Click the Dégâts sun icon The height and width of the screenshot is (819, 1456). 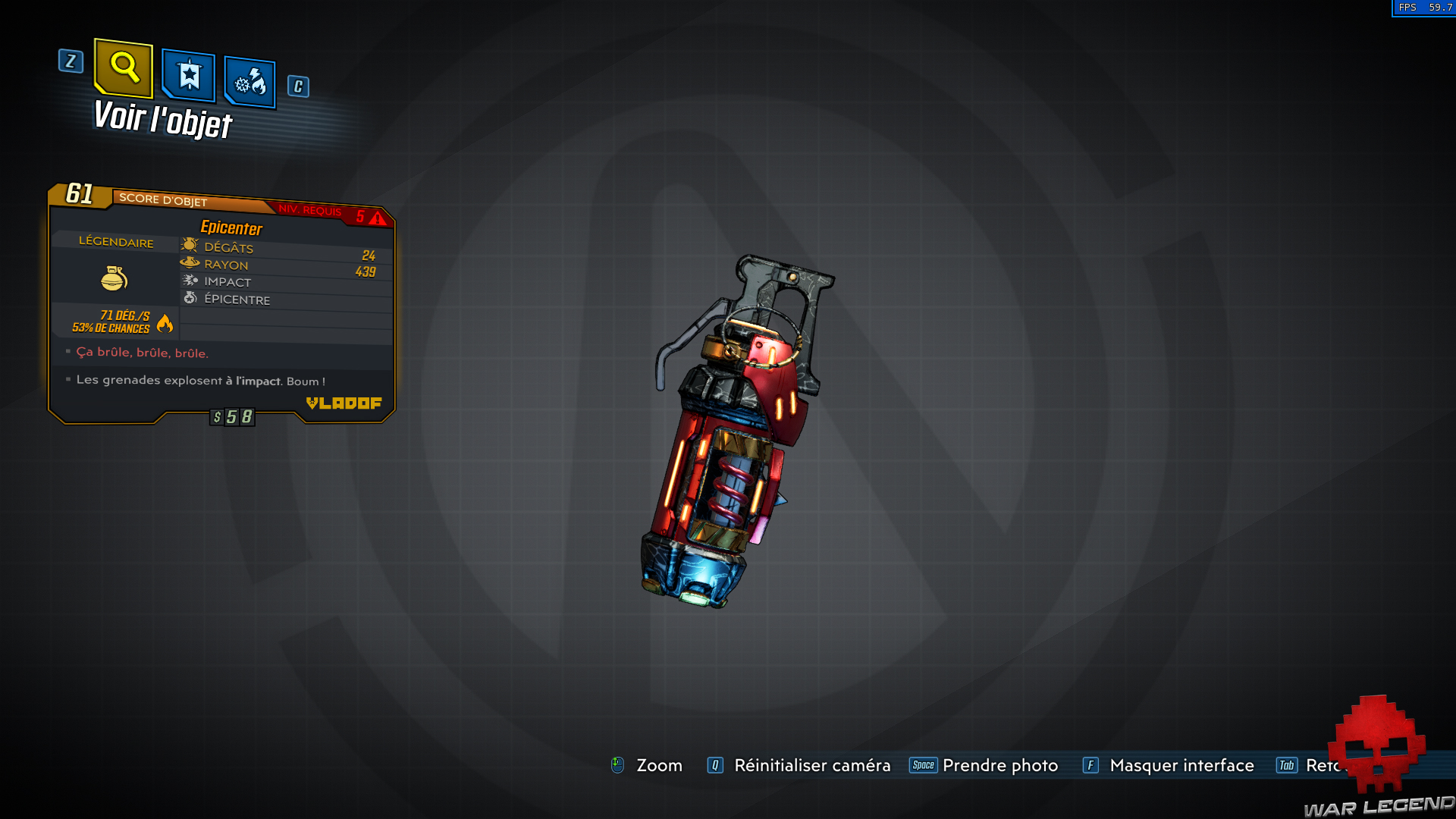coord(189,245)
